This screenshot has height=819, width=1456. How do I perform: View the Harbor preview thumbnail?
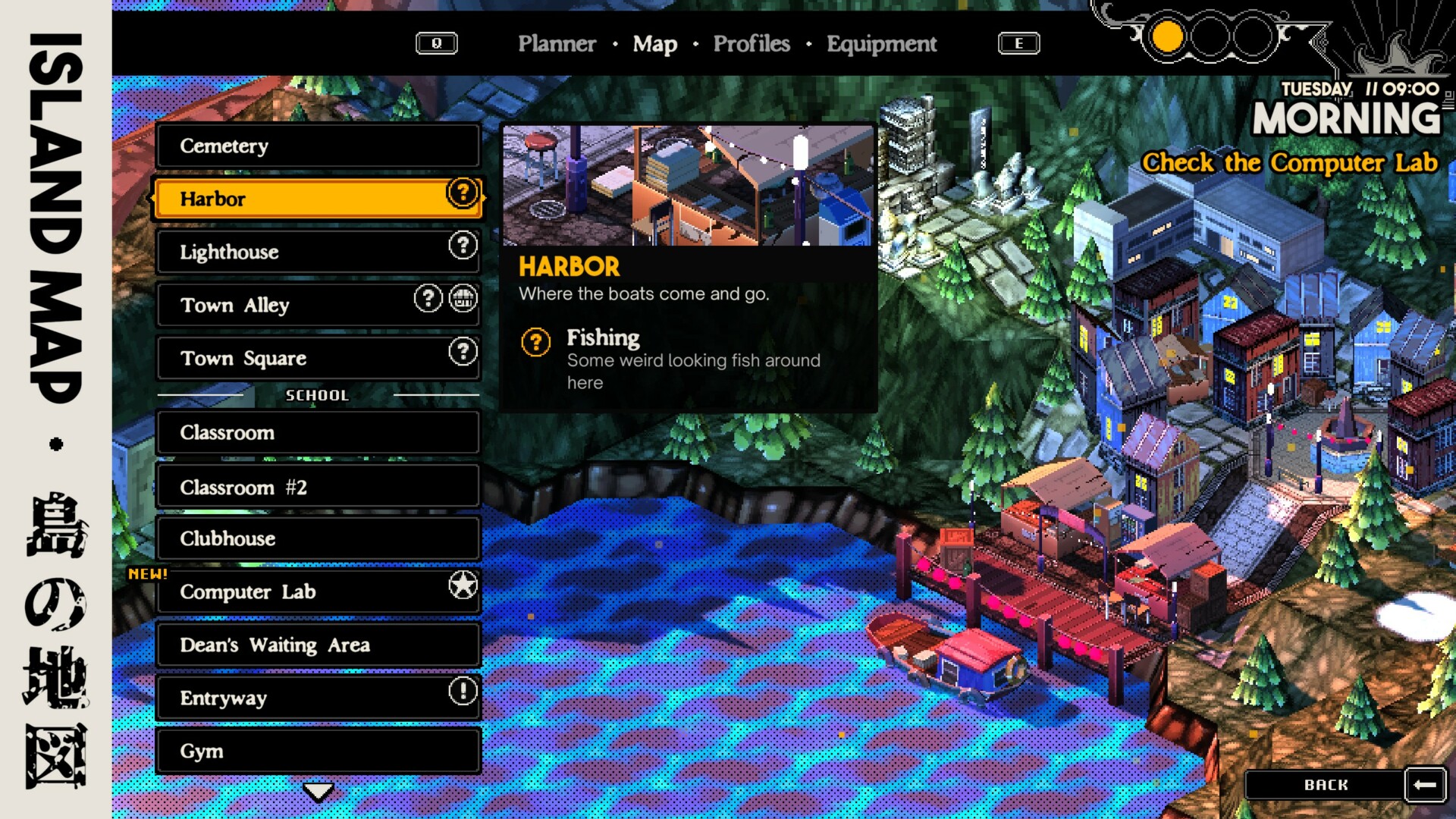tap(688, 186)
